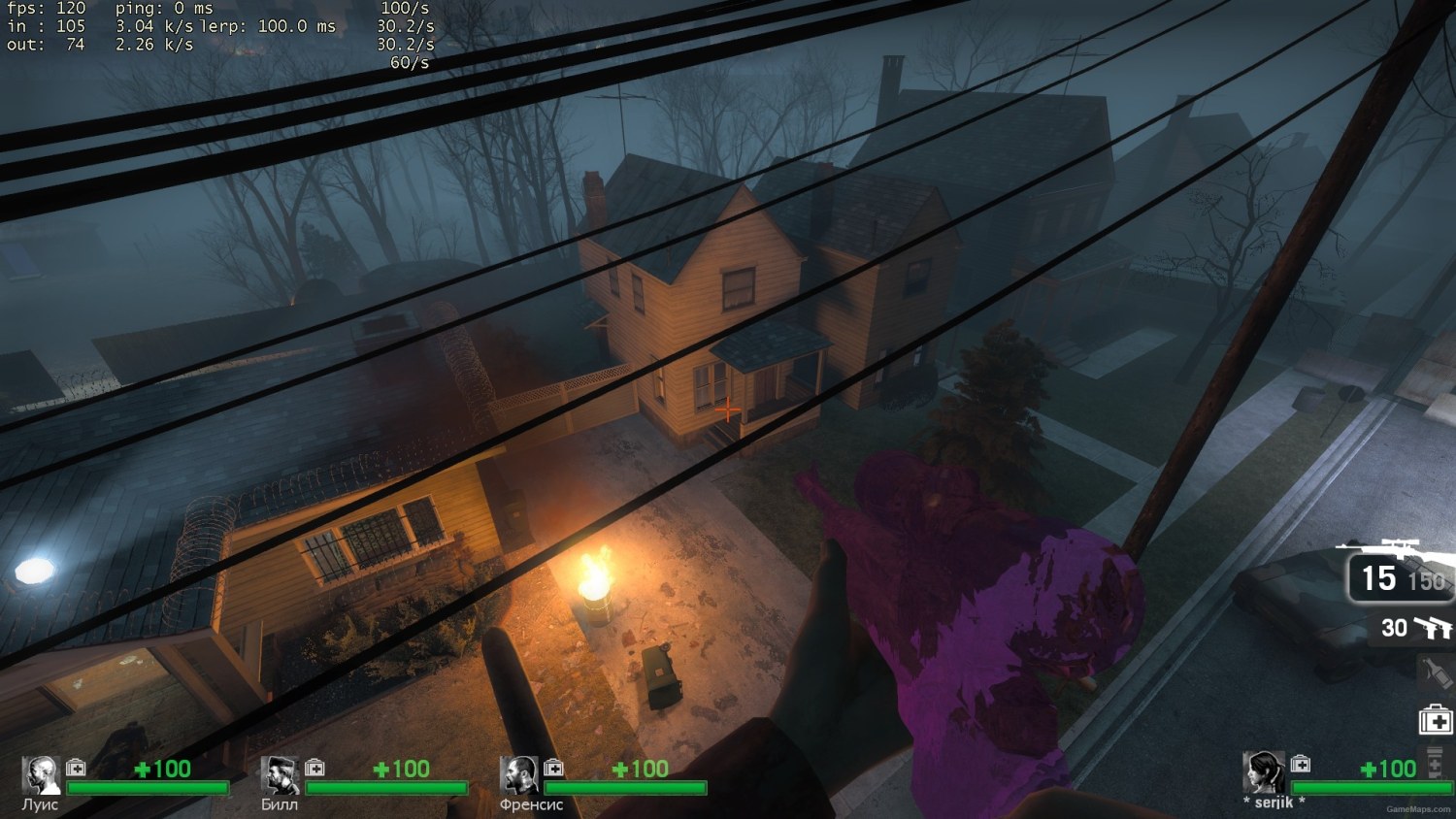Click the medkit icon beside Луис

[x=74, y=768]
